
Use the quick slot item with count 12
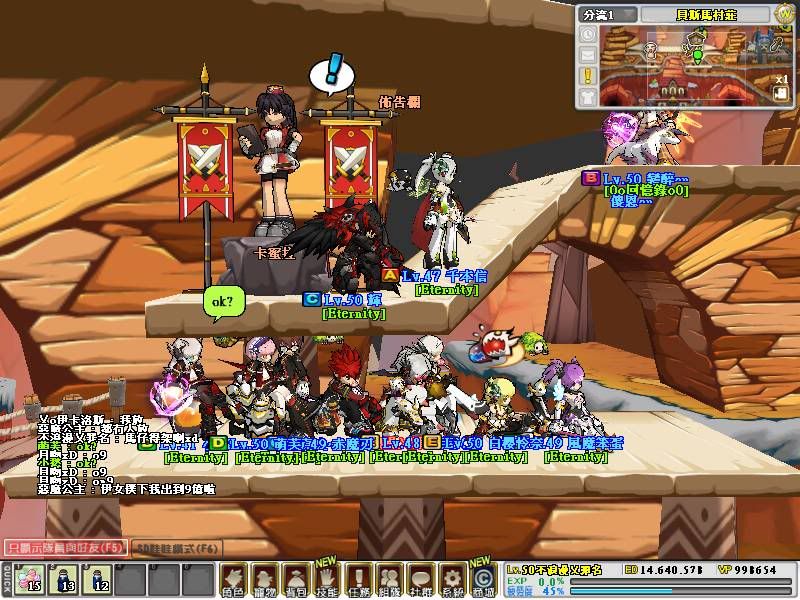97,580
